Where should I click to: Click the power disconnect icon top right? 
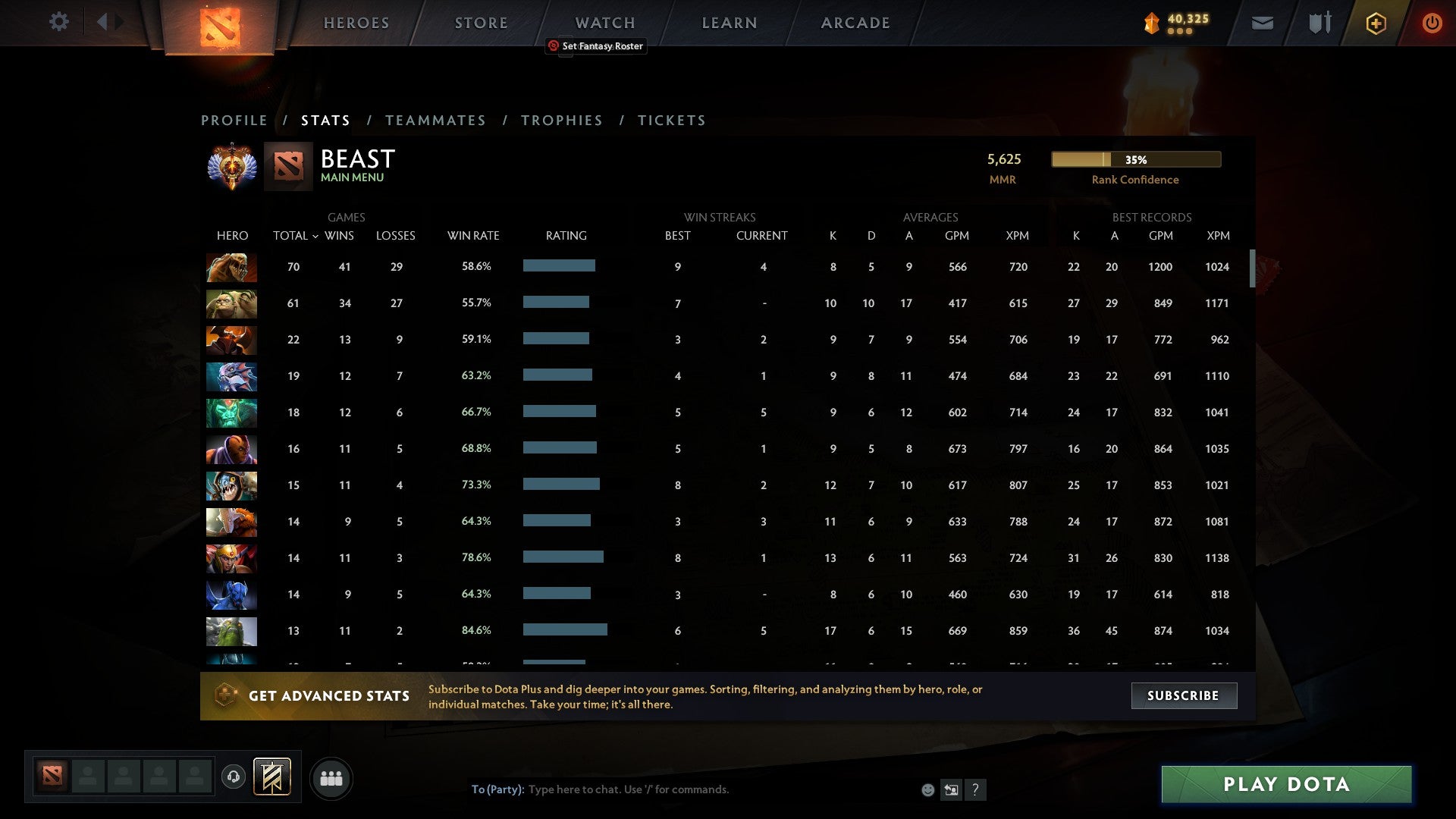coord(1432,23)
